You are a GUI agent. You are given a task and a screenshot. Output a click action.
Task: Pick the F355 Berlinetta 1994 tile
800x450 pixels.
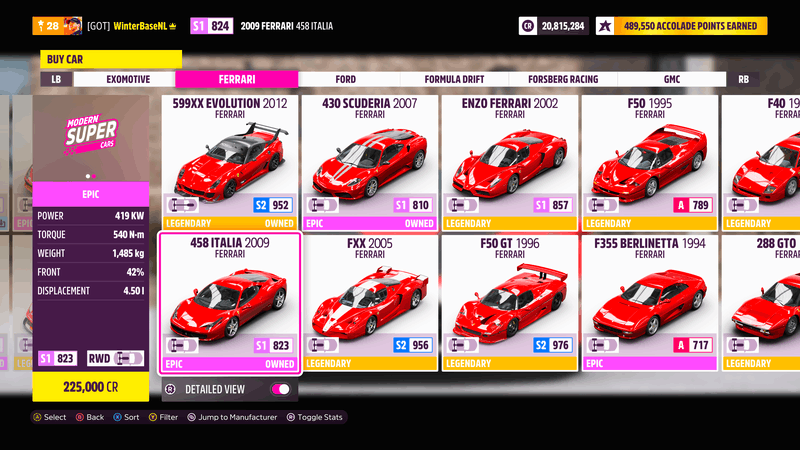coord(650,302)
